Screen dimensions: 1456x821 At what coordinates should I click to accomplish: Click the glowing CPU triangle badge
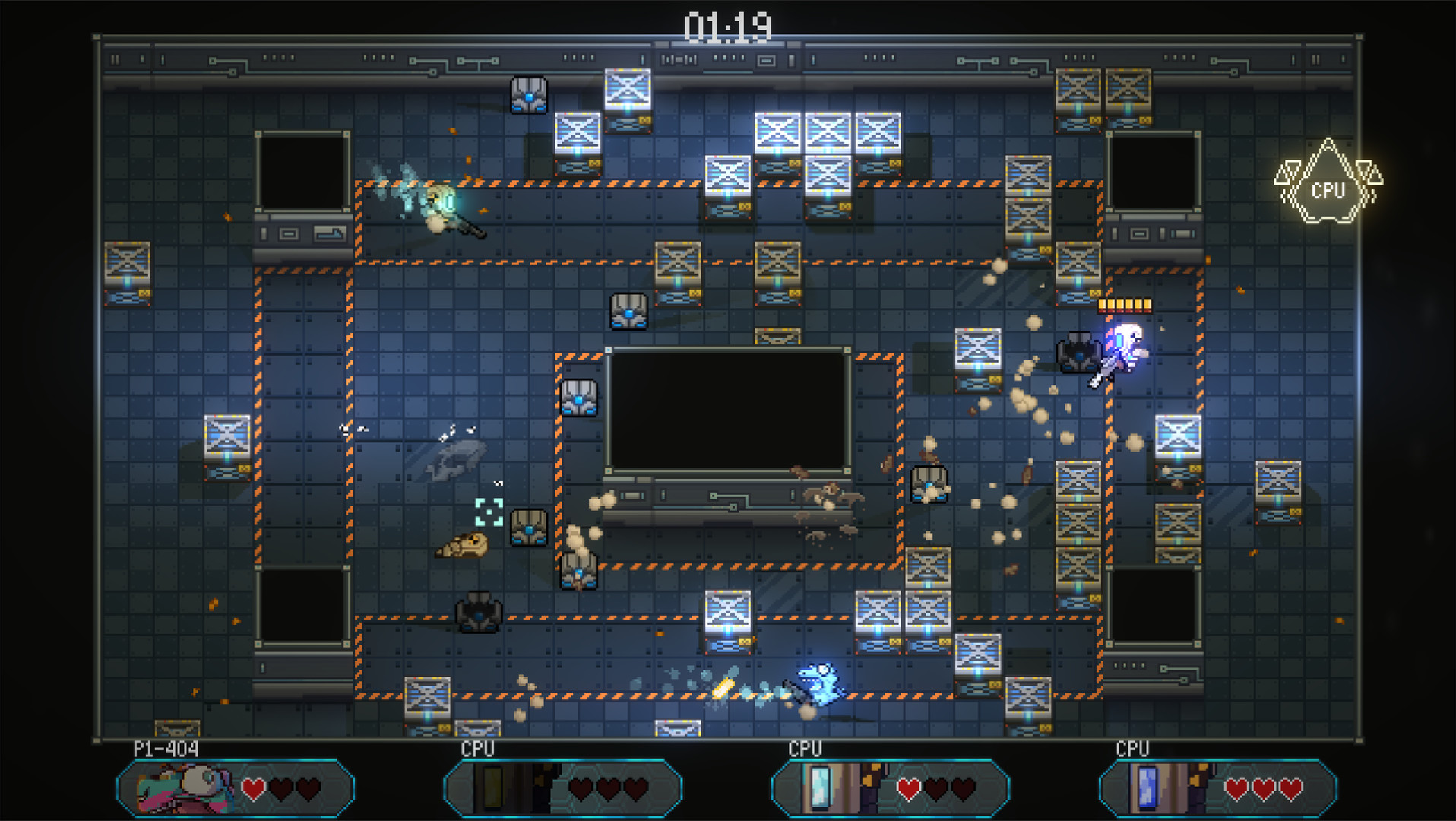click(x=1328, y=191)
